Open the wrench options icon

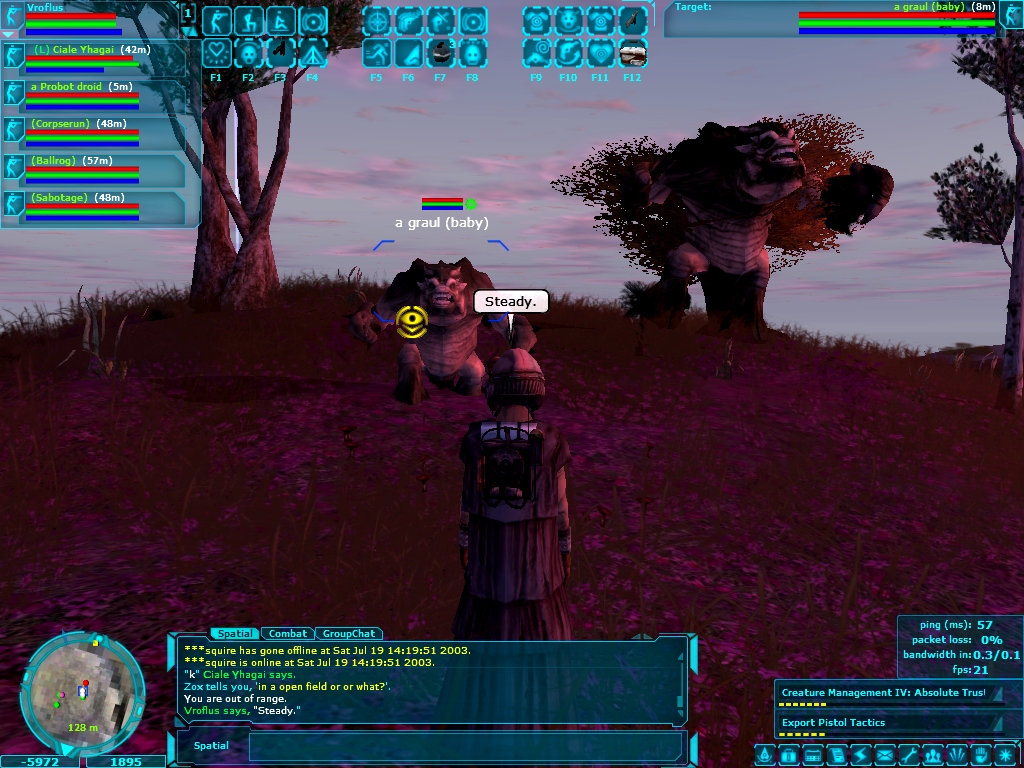pos(908,755)
